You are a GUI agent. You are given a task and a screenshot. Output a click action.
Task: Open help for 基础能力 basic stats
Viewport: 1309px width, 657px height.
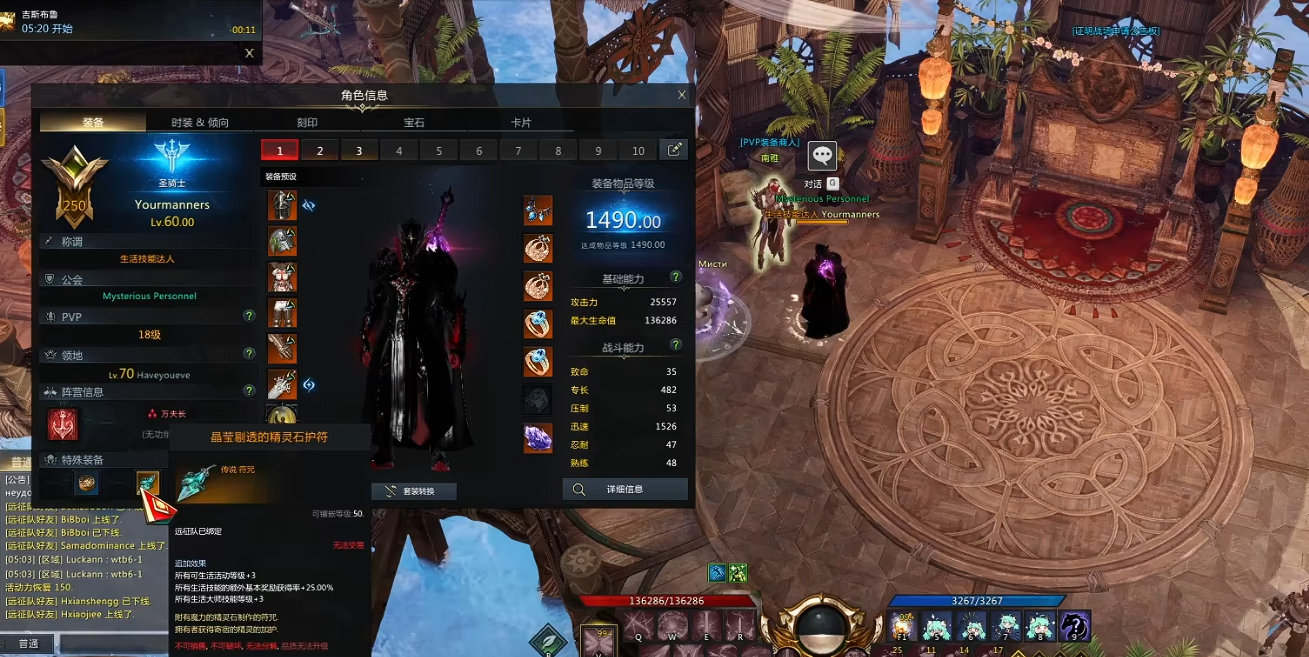coord(676,277)
